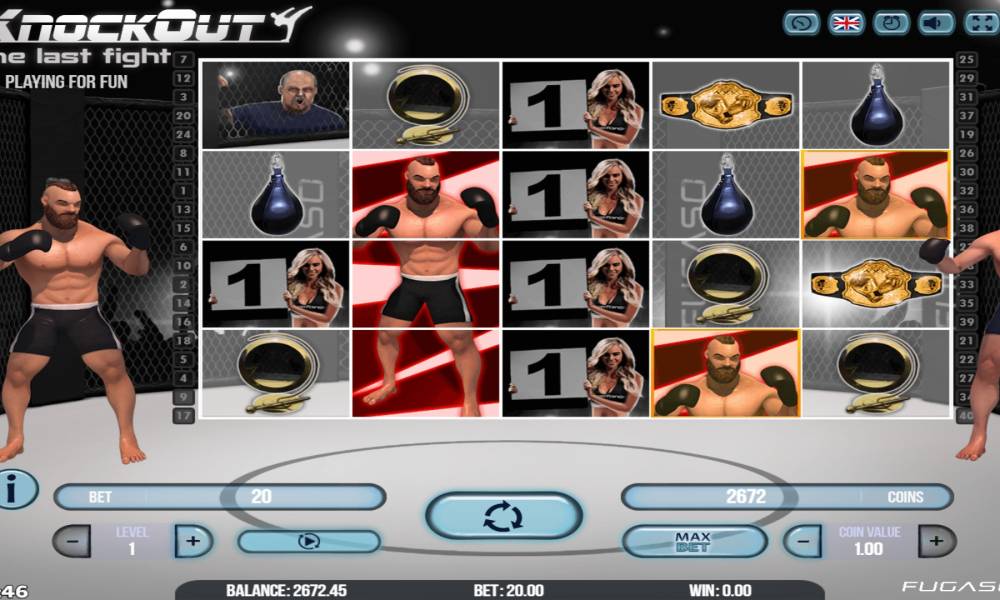Click the Max Bet button

click(x=693, y=541)
